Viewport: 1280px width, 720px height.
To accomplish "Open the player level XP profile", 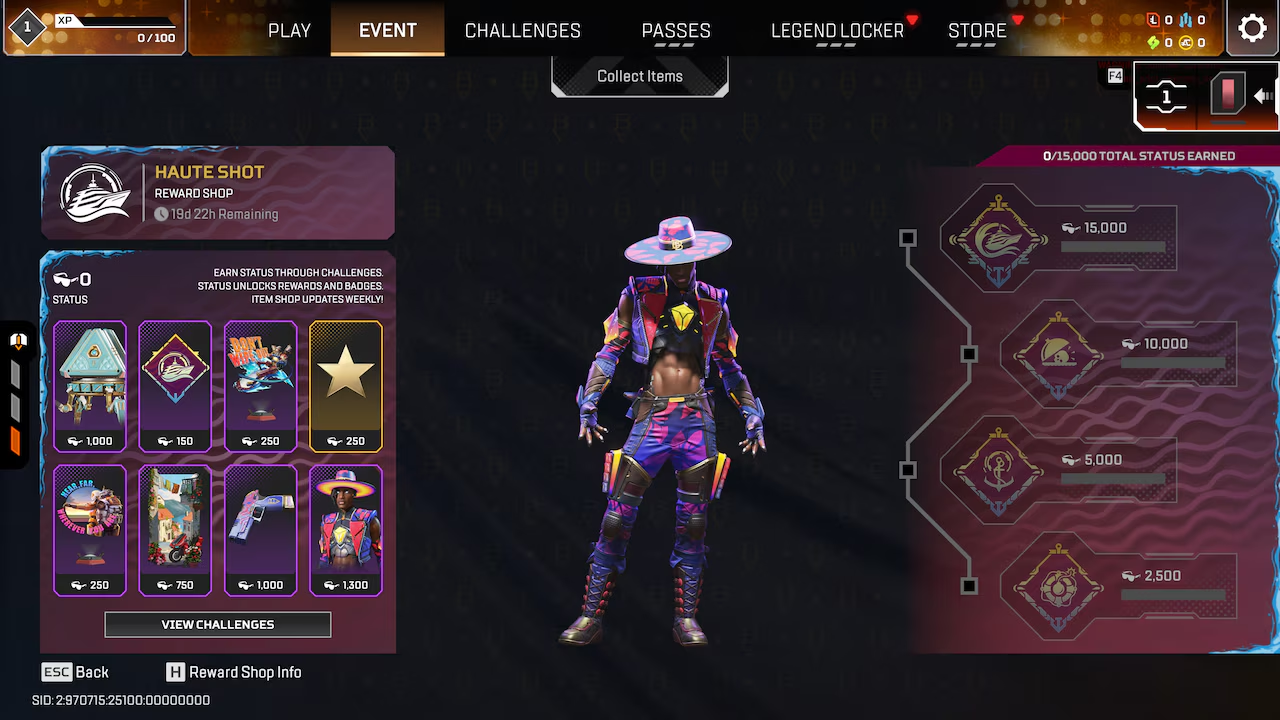I will pyautogui.click(x=93, y=28).
